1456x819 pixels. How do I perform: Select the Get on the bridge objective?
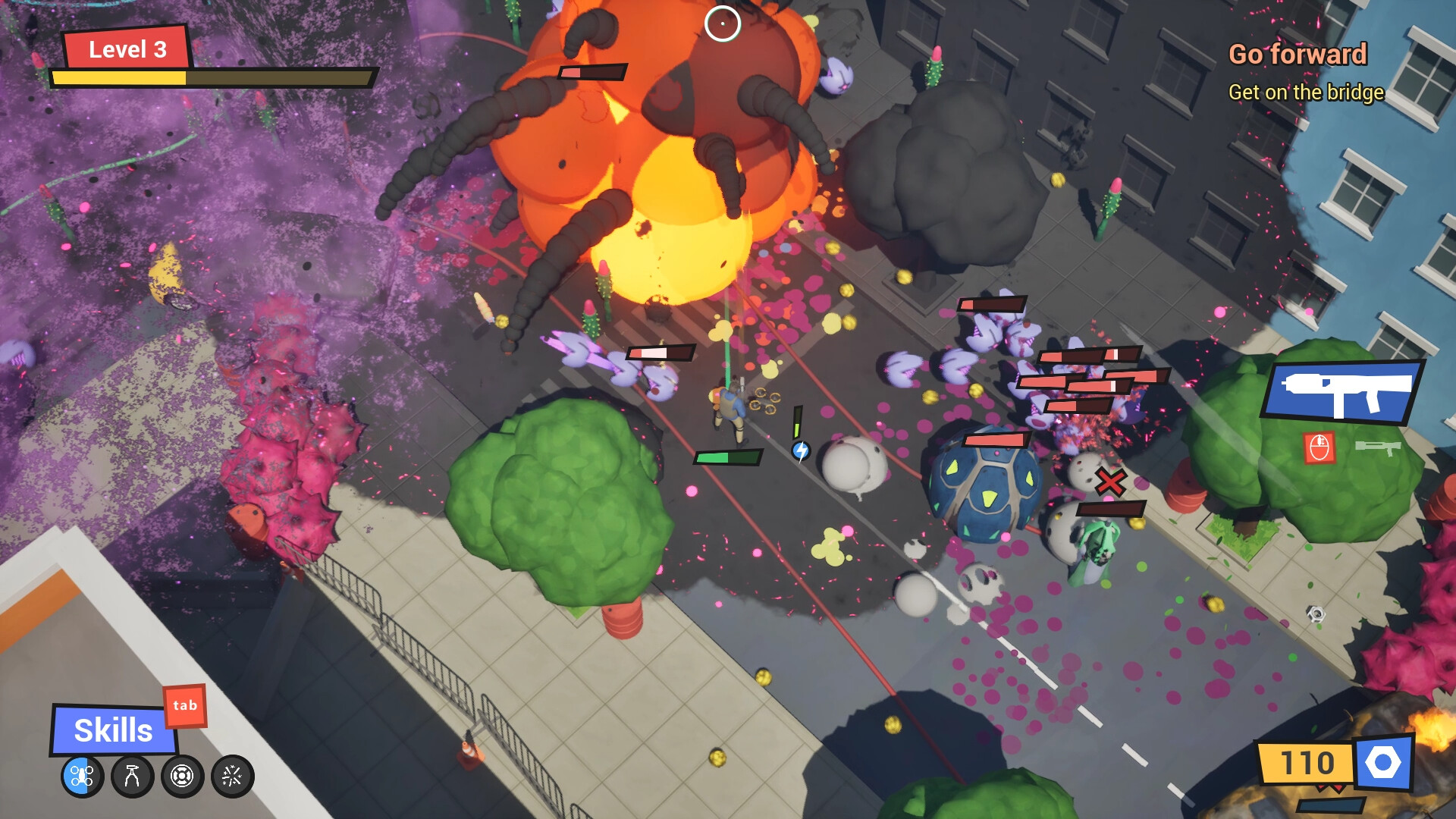(1306, 93)
